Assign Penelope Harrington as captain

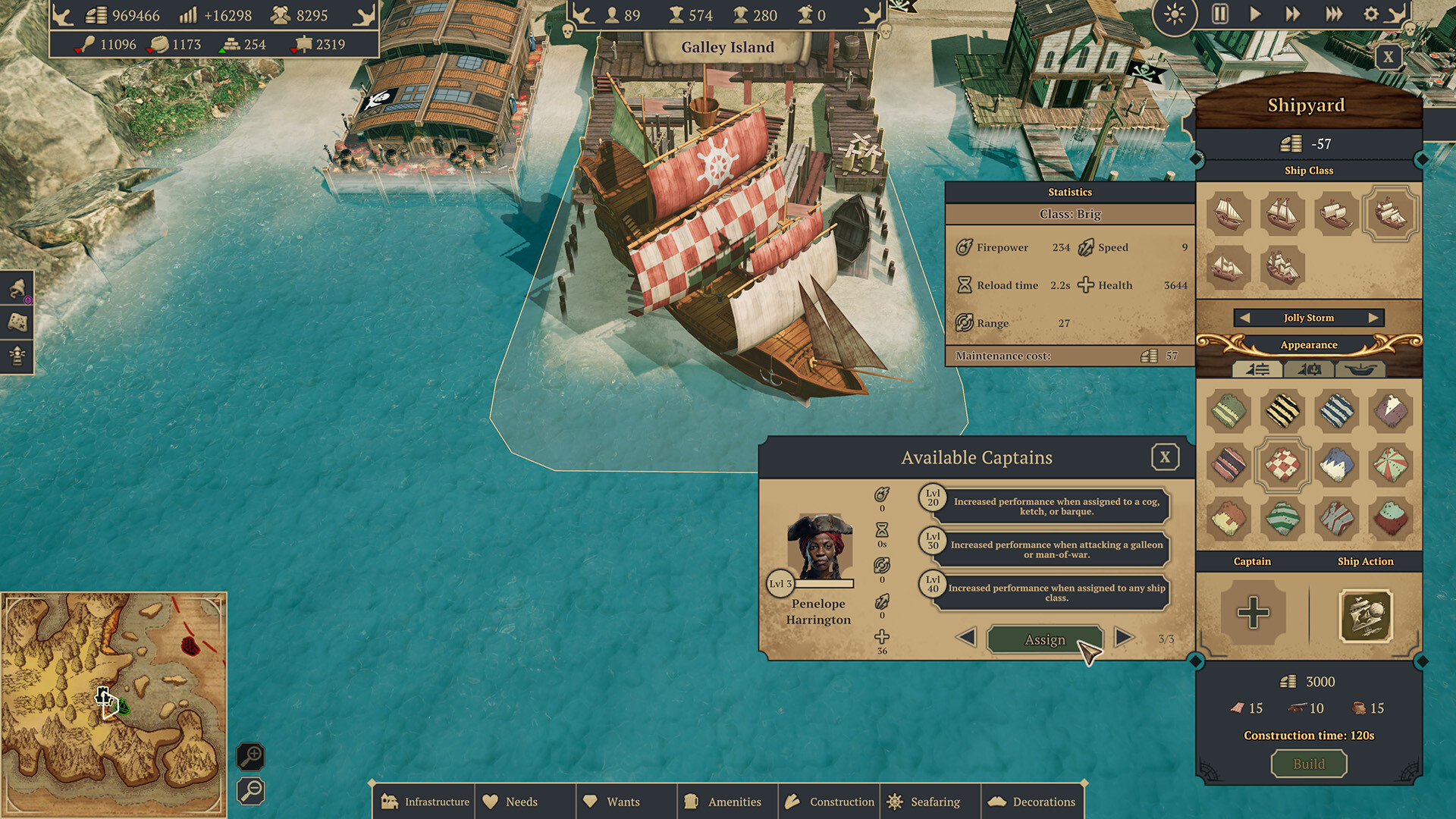1045,639
